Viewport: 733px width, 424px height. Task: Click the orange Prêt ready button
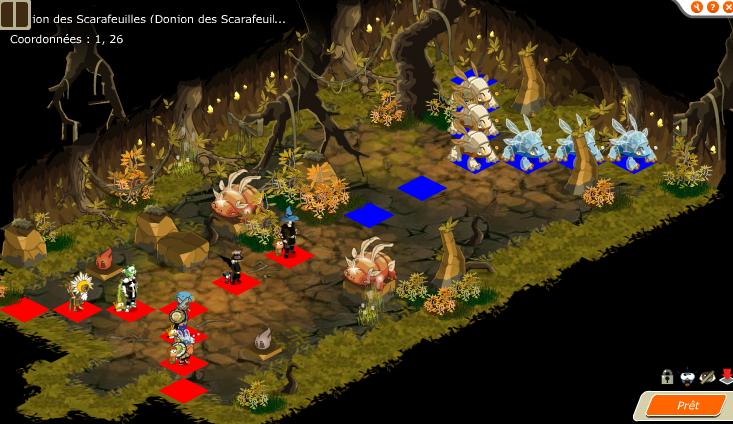pyautogui.click(x=687, y=405)
